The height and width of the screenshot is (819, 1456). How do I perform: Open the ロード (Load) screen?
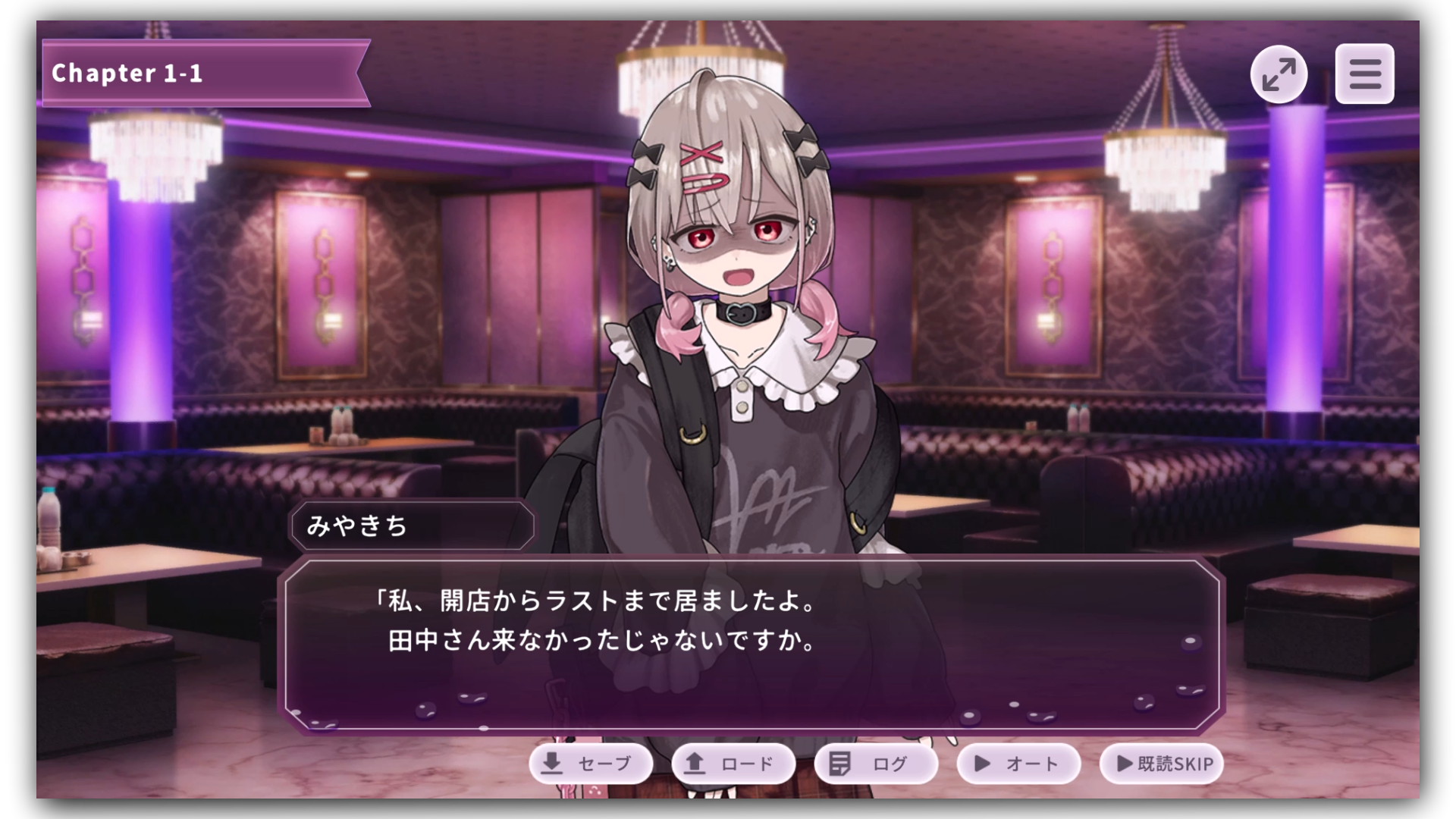733,763
